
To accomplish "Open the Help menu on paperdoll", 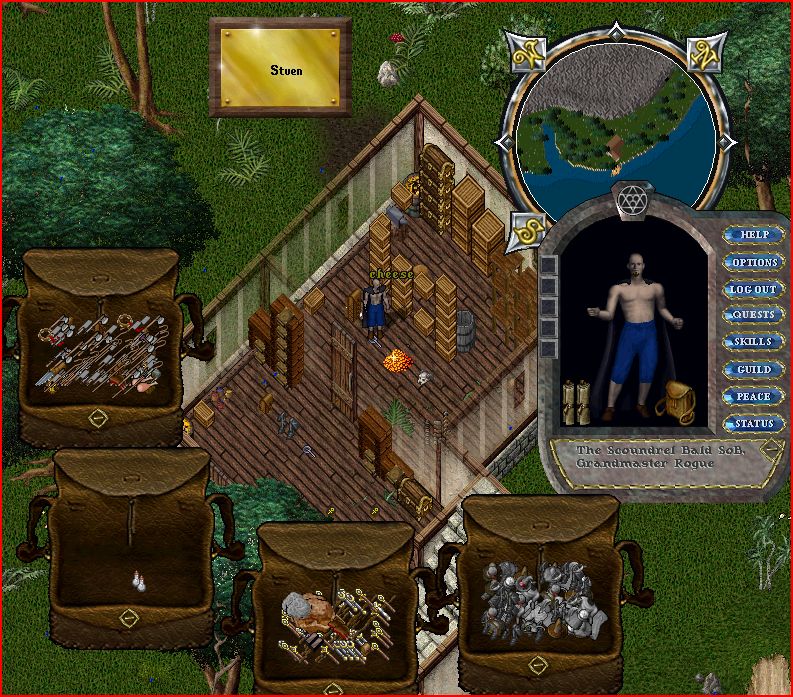I will tap(753, 235).
